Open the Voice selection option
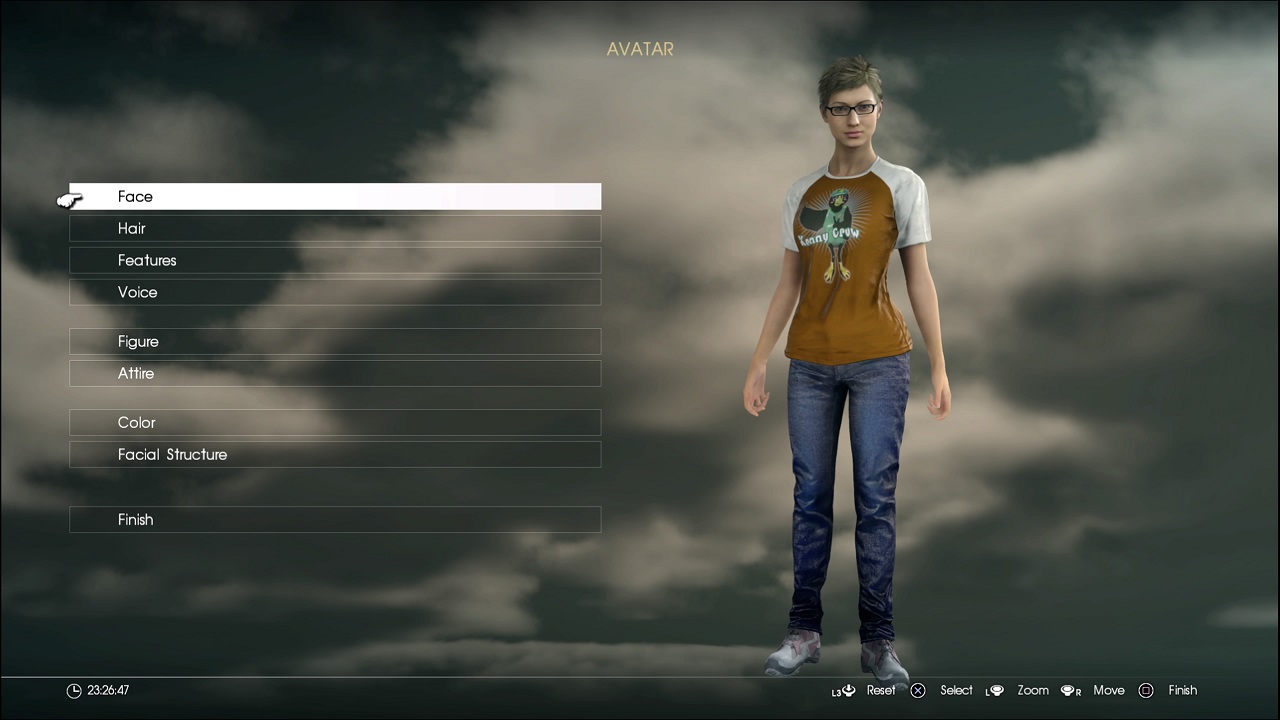1280x720 pixels. (335, 293)
